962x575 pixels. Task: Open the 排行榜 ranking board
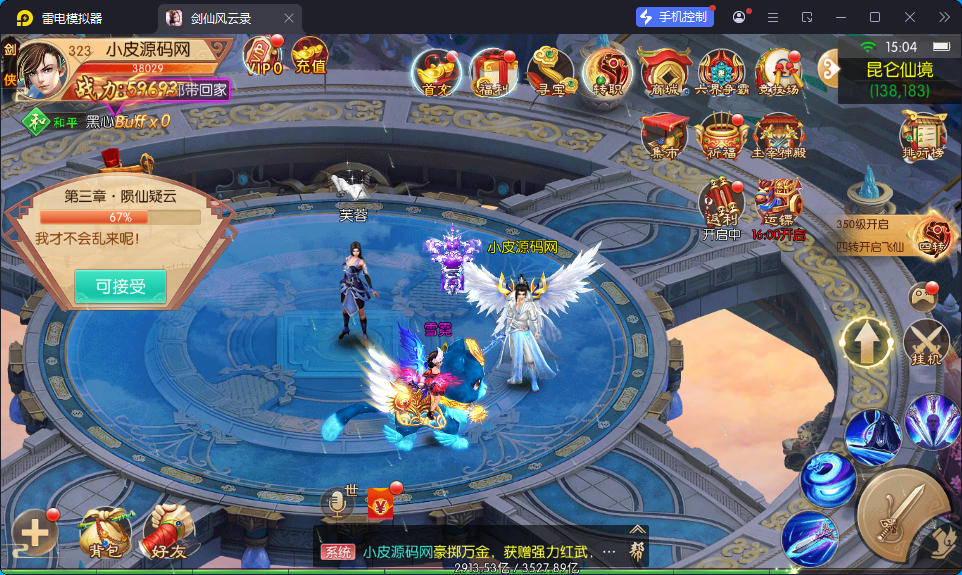tap(922, 134)
